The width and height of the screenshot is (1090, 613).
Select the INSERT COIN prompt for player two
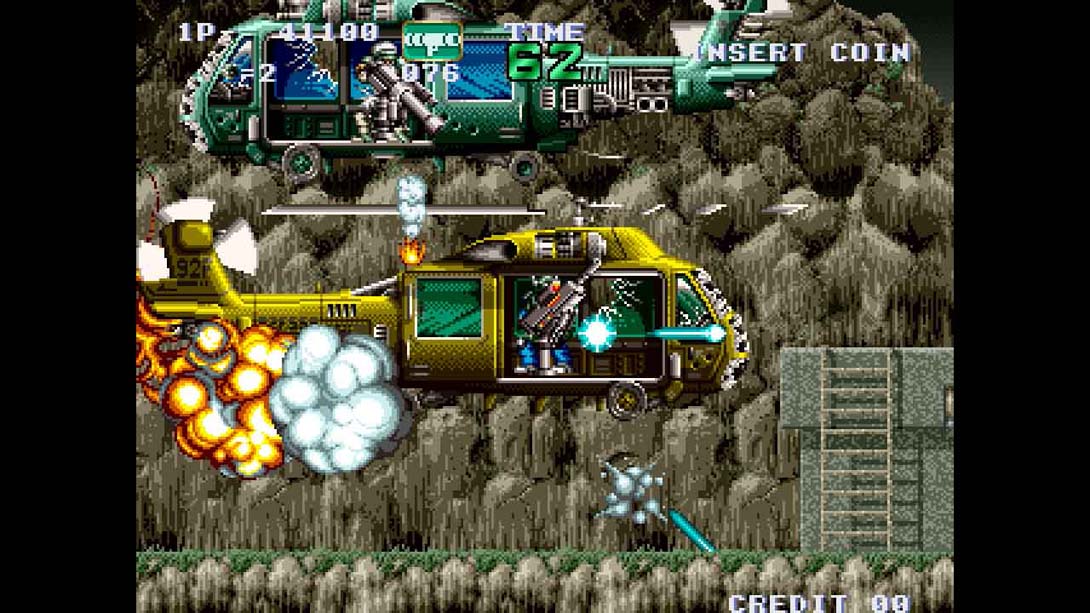pos(804,54)
